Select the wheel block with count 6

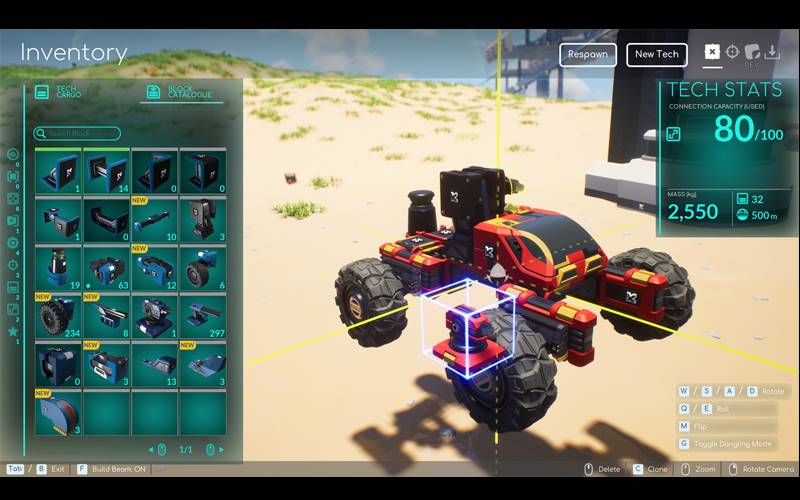pos(203,268)
